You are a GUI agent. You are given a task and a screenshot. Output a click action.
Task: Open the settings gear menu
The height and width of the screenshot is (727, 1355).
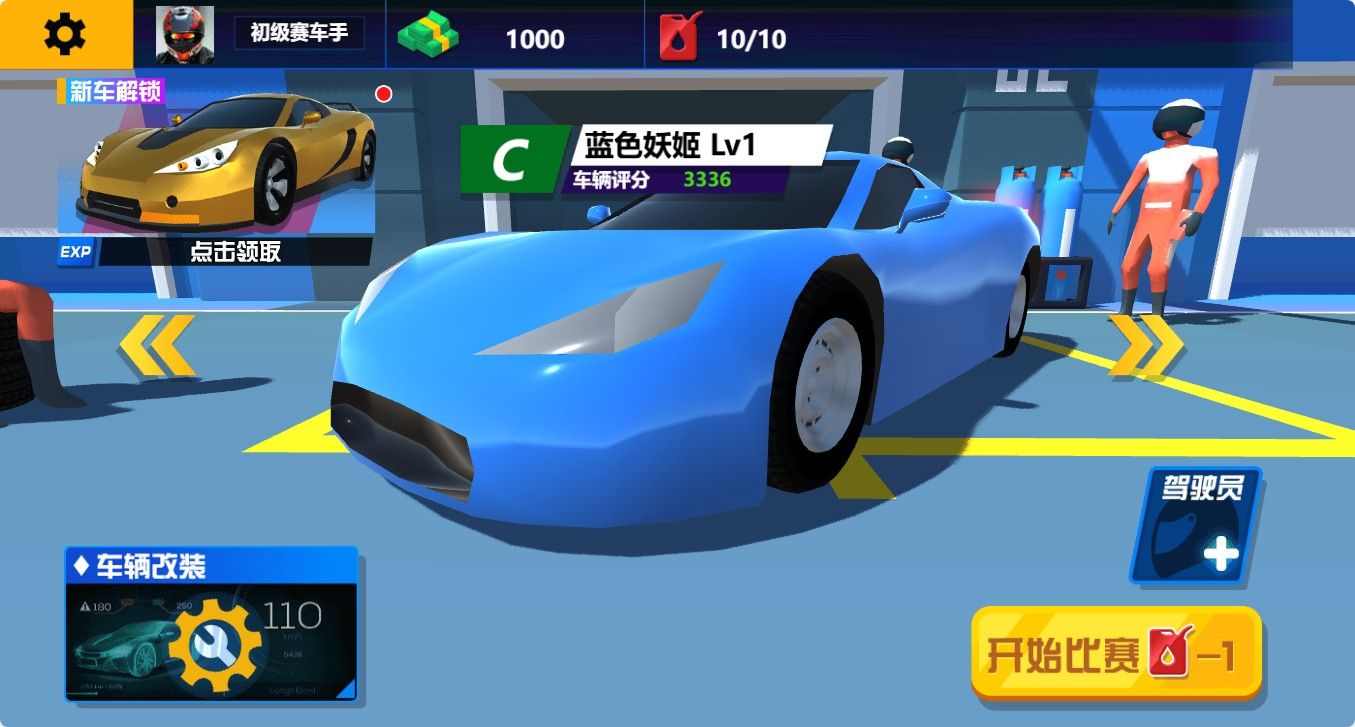[64, 31]
